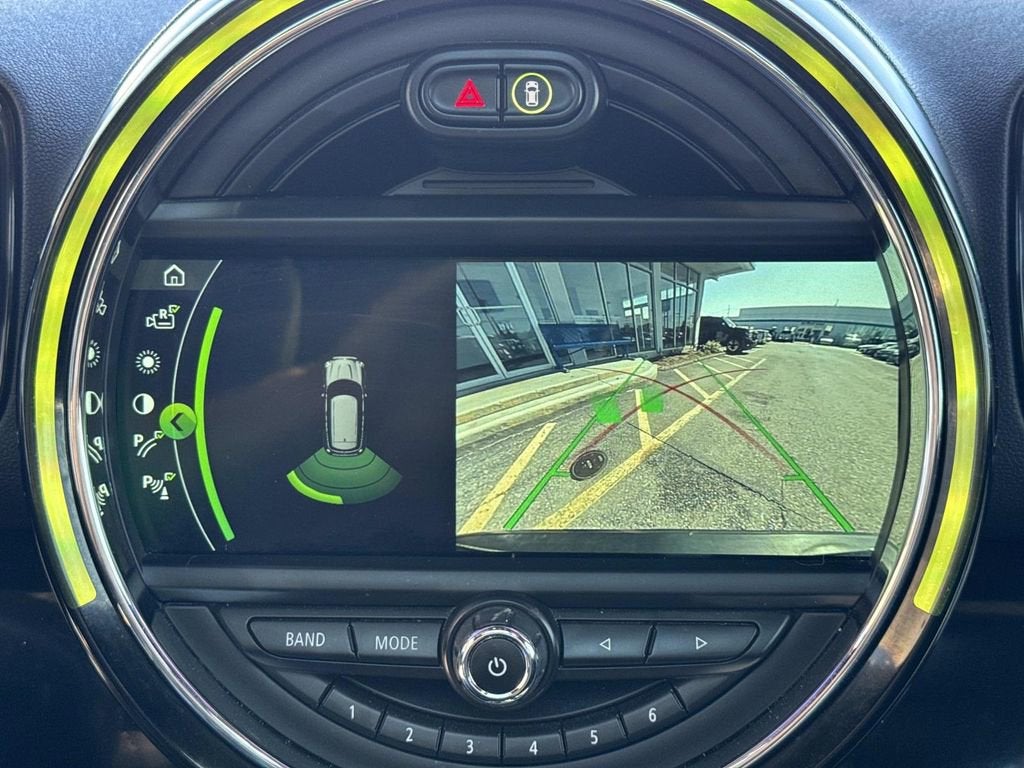
Task: Click the round power knob button
Action: (x=498, y=665)
